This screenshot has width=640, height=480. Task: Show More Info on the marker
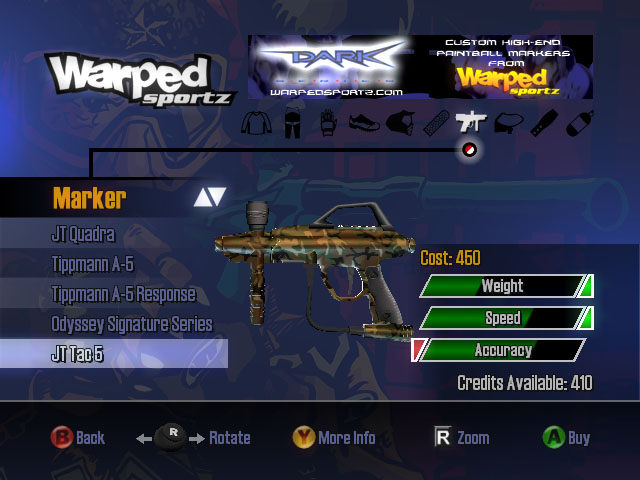click(x=334, y=438)
